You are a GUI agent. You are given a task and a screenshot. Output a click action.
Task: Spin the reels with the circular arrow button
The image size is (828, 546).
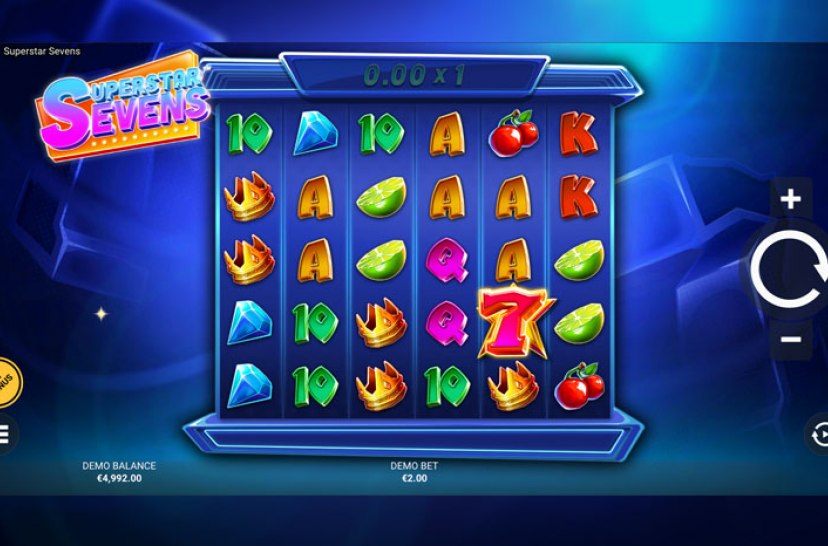tap(788, 268)
